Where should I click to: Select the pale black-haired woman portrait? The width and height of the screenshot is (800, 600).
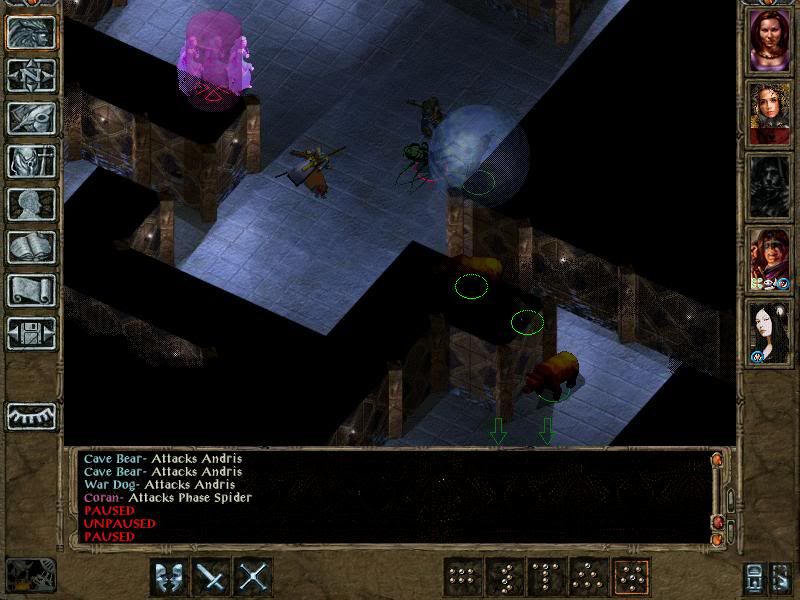click(770, 331)
